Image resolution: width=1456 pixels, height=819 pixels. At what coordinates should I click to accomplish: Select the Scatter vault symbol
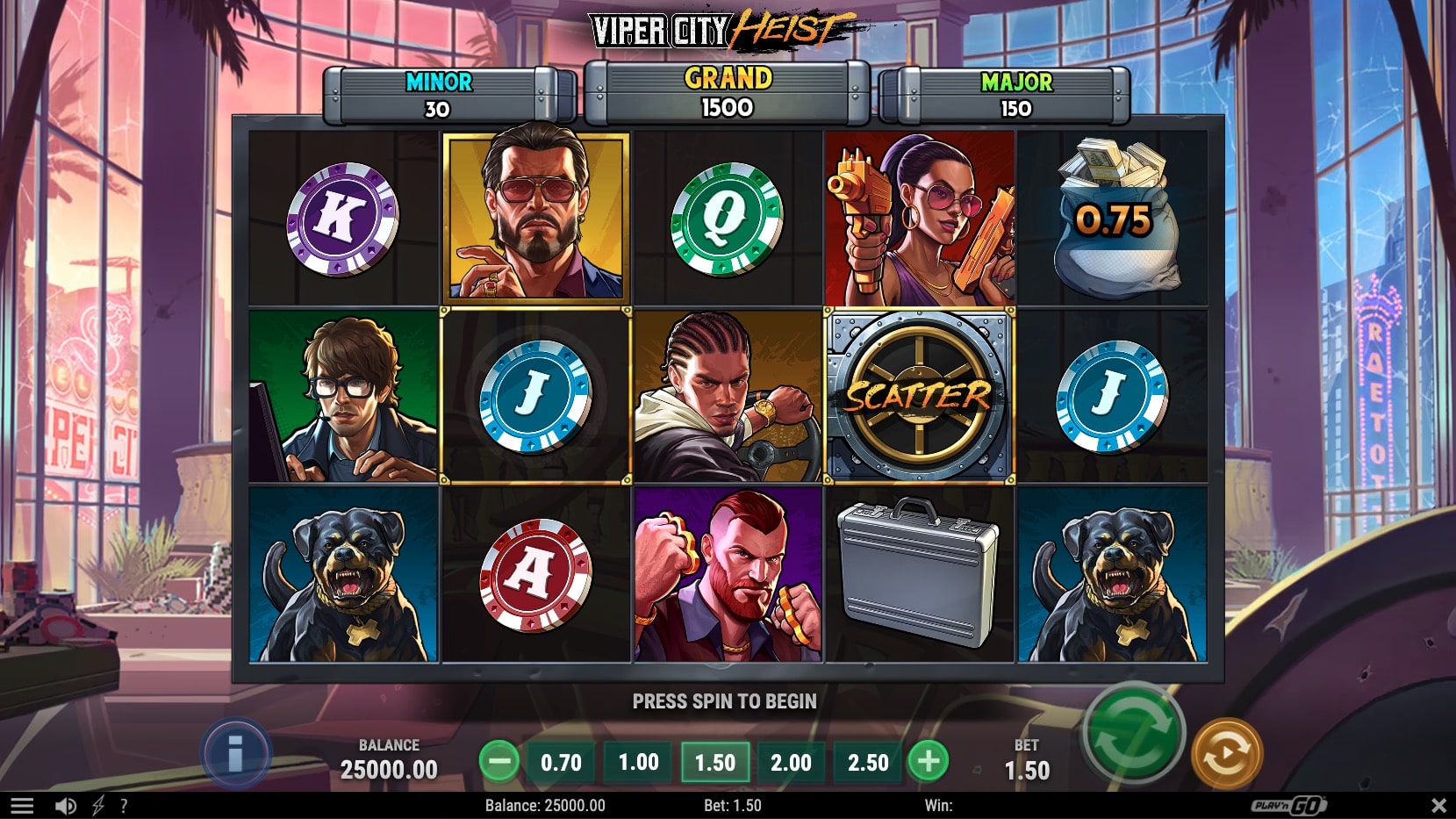(x=920, y=395)
